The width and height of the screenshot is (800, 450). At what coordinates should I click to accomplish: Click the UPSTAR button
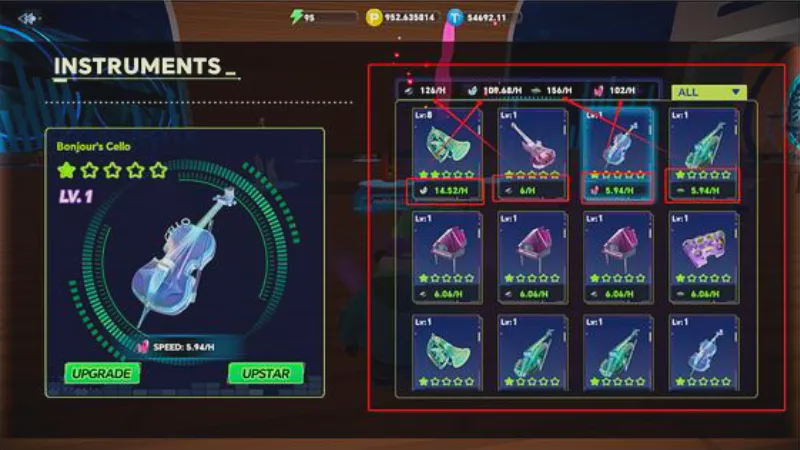click(x=266, y=373)
